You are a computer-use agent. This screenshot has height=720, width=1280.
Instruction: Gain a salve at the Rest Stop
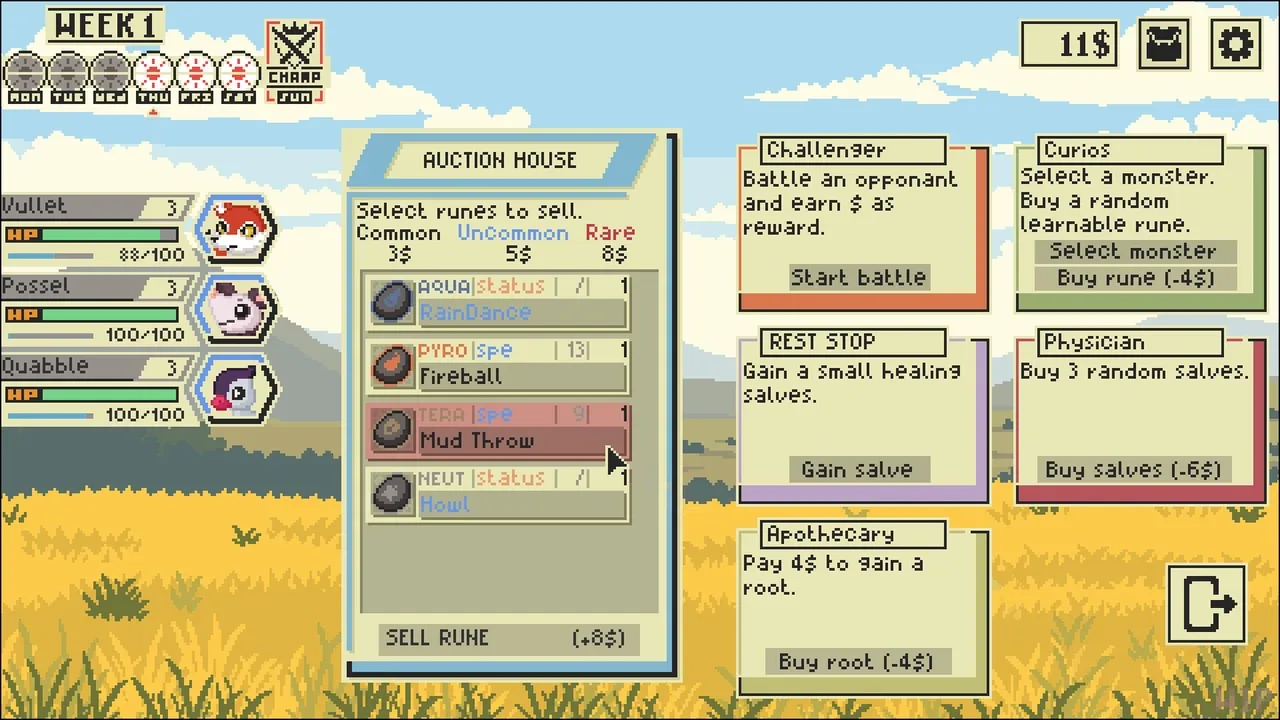857,469
